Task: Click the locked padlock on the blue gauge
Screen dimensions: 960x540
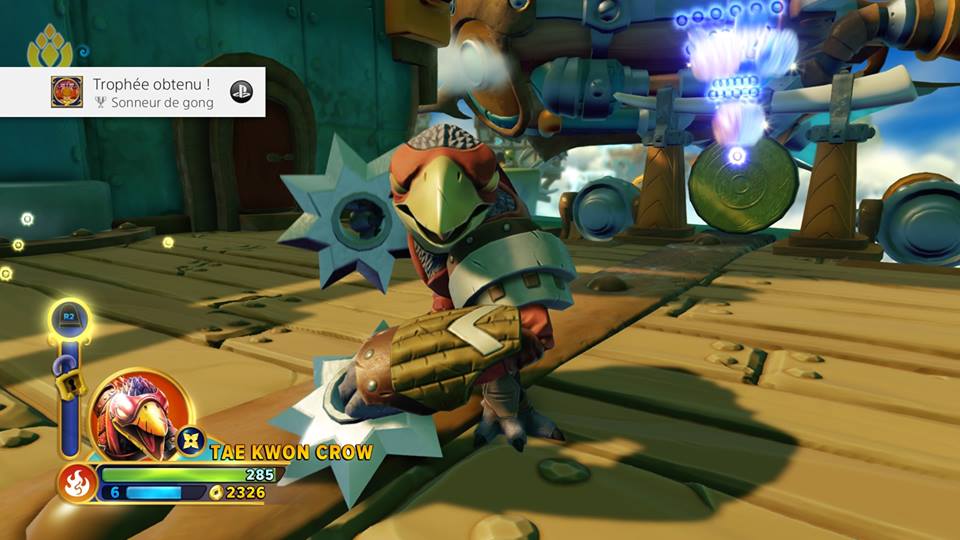Action: click(x=67, y=385)
